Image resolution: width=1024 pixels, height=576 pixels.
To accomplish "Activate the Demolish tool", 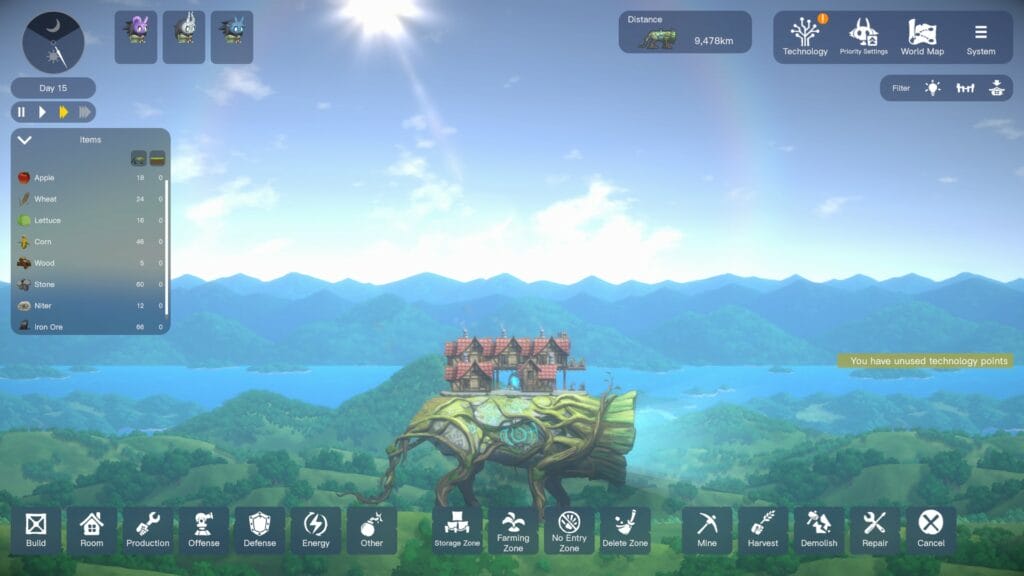I will [x=819, y=530].
